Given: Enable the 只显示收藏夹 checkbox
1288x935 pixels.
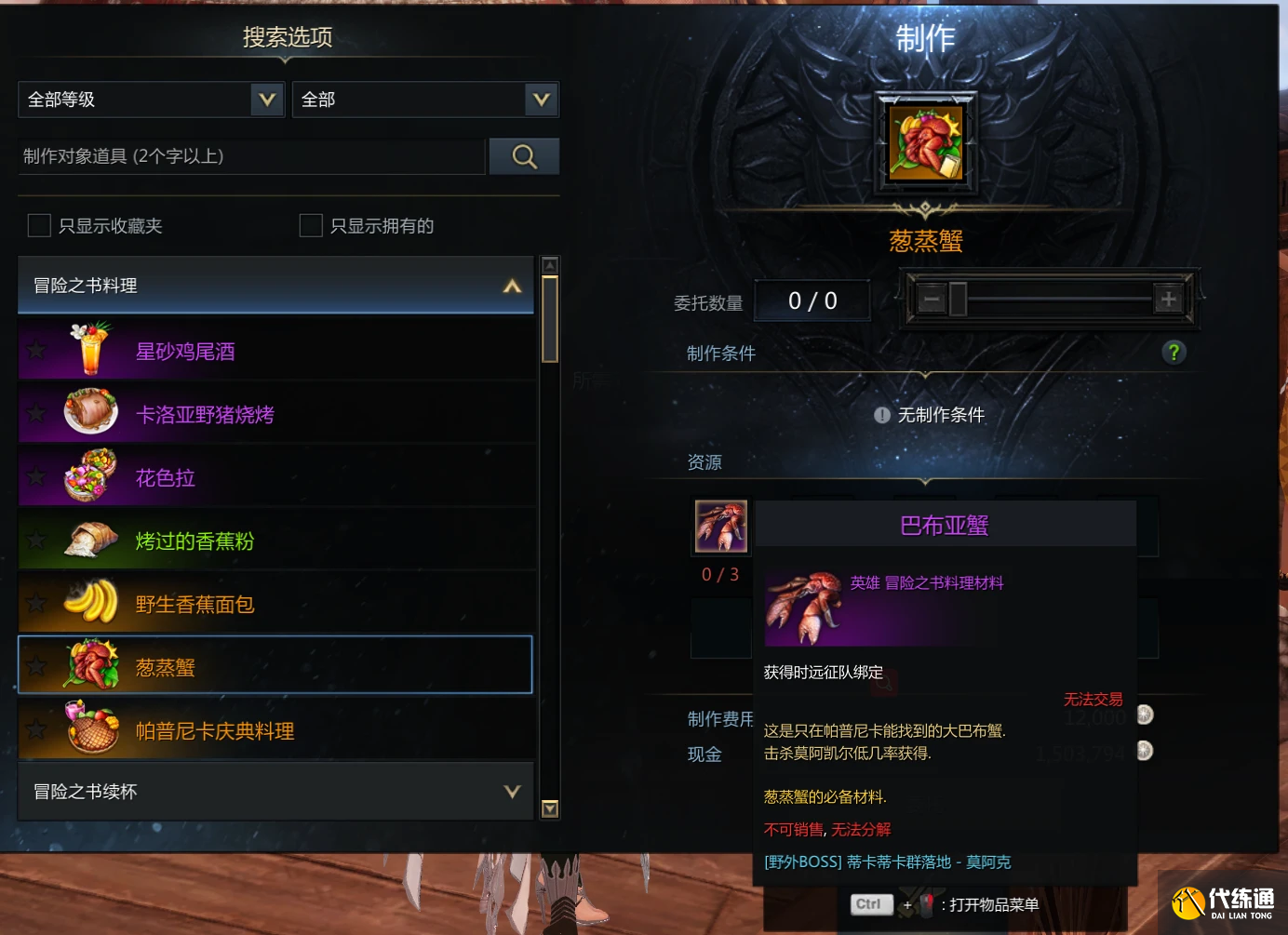Looking at the screenshot, I should pyautogui.click(x=39, y=225).
